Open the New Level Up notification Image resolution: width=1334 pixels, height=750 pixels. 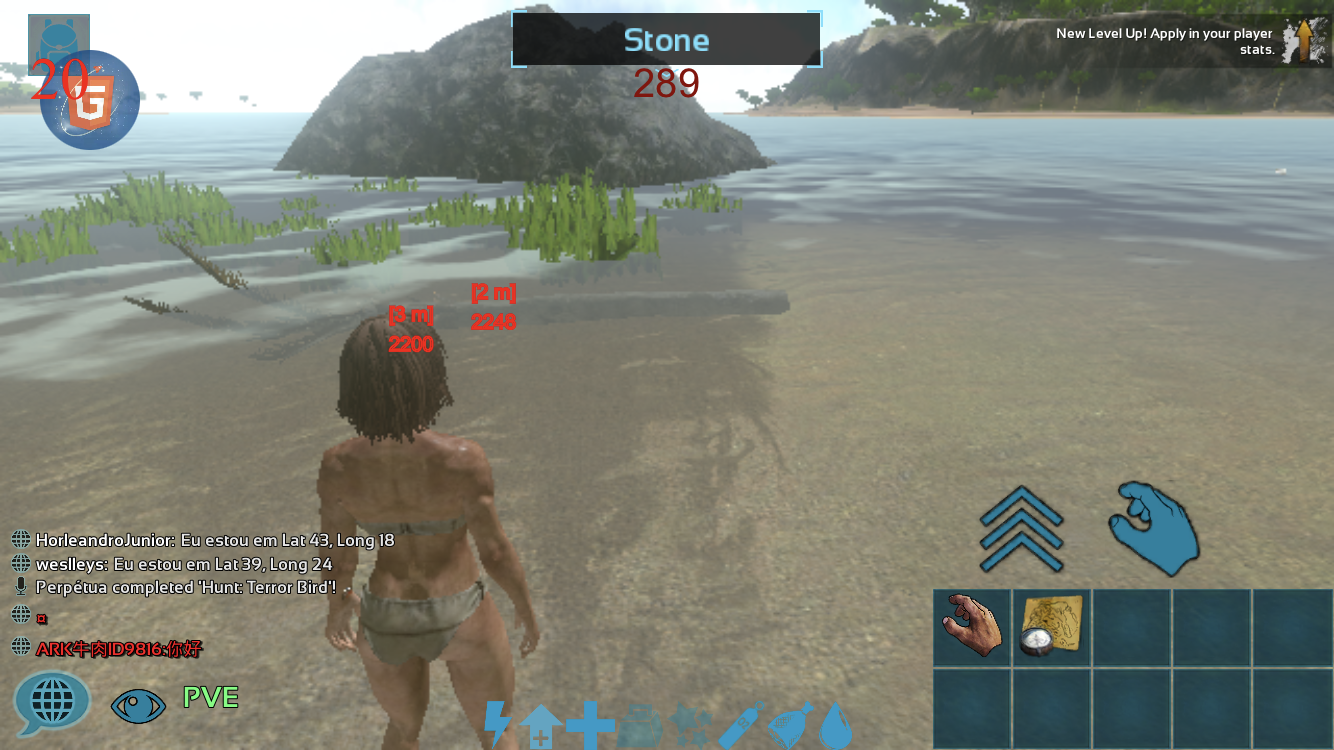(x=1192, y=41)
